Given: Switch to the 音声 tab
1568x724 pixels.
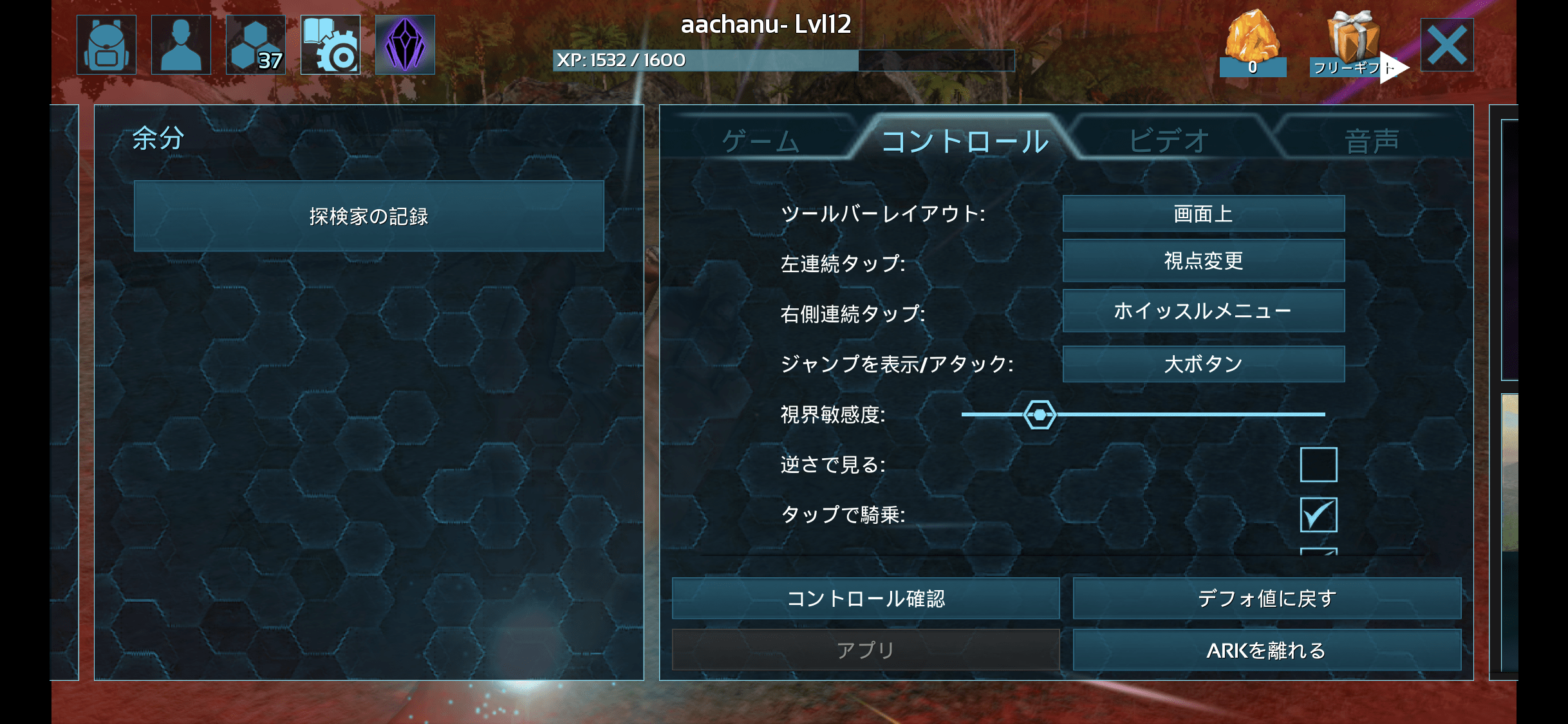Looking at the screenshot, I should coord(1371,141).
